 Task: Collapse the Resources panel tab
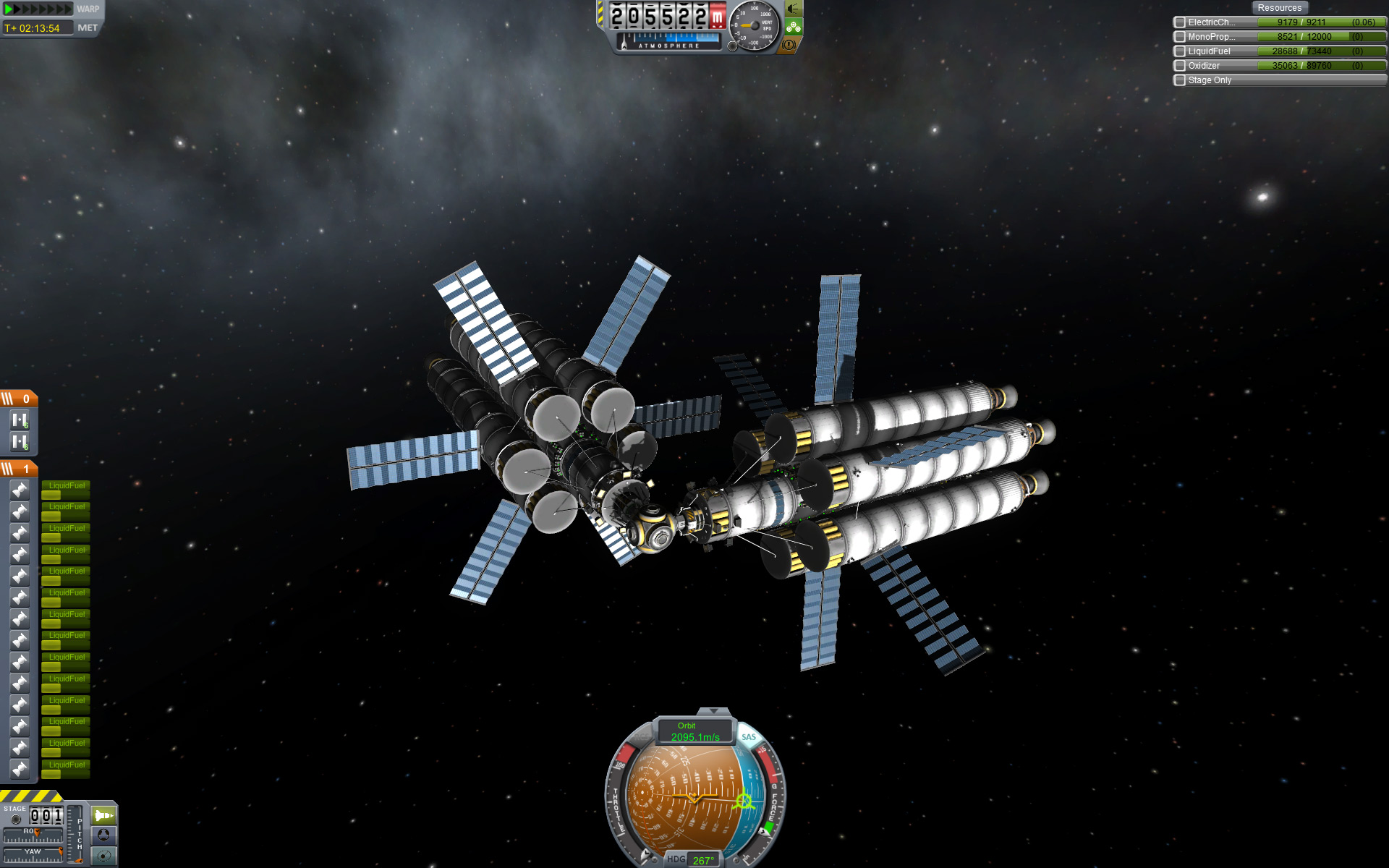tap(1279, 8)
